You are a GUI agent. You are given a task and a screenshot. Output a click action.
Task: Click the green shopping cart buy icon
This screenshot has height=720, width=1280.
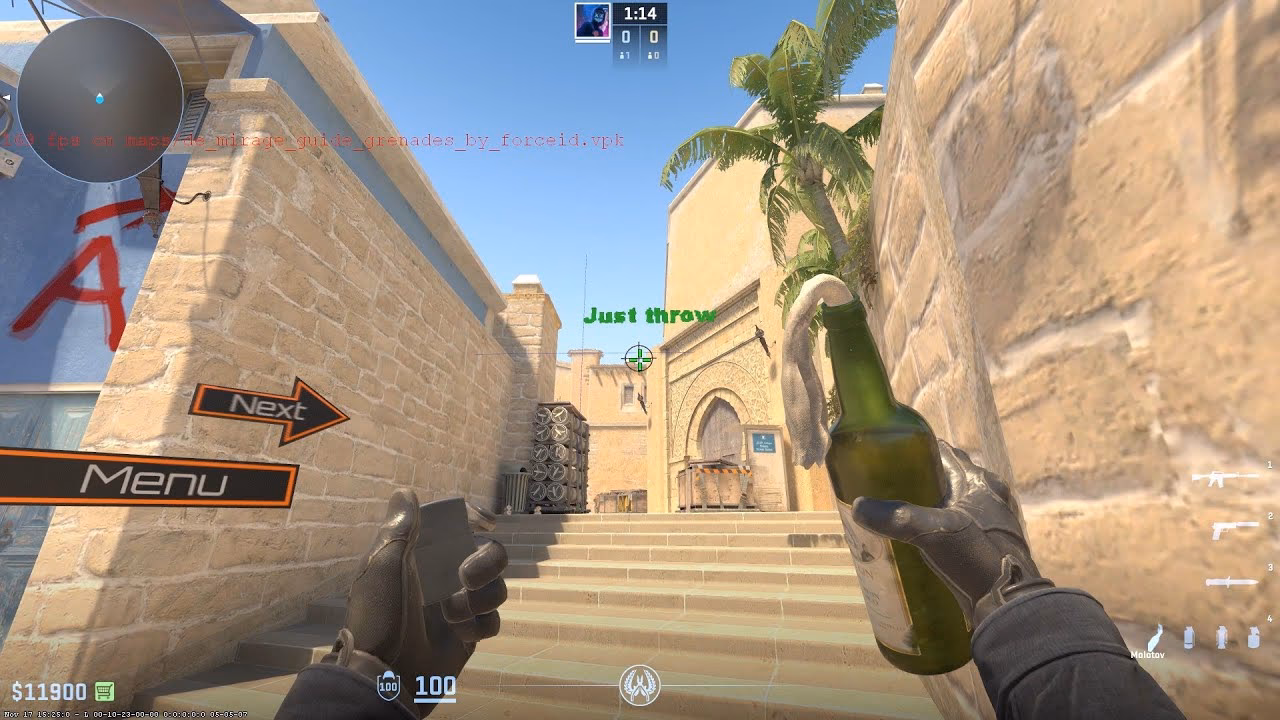click(104, 690)
